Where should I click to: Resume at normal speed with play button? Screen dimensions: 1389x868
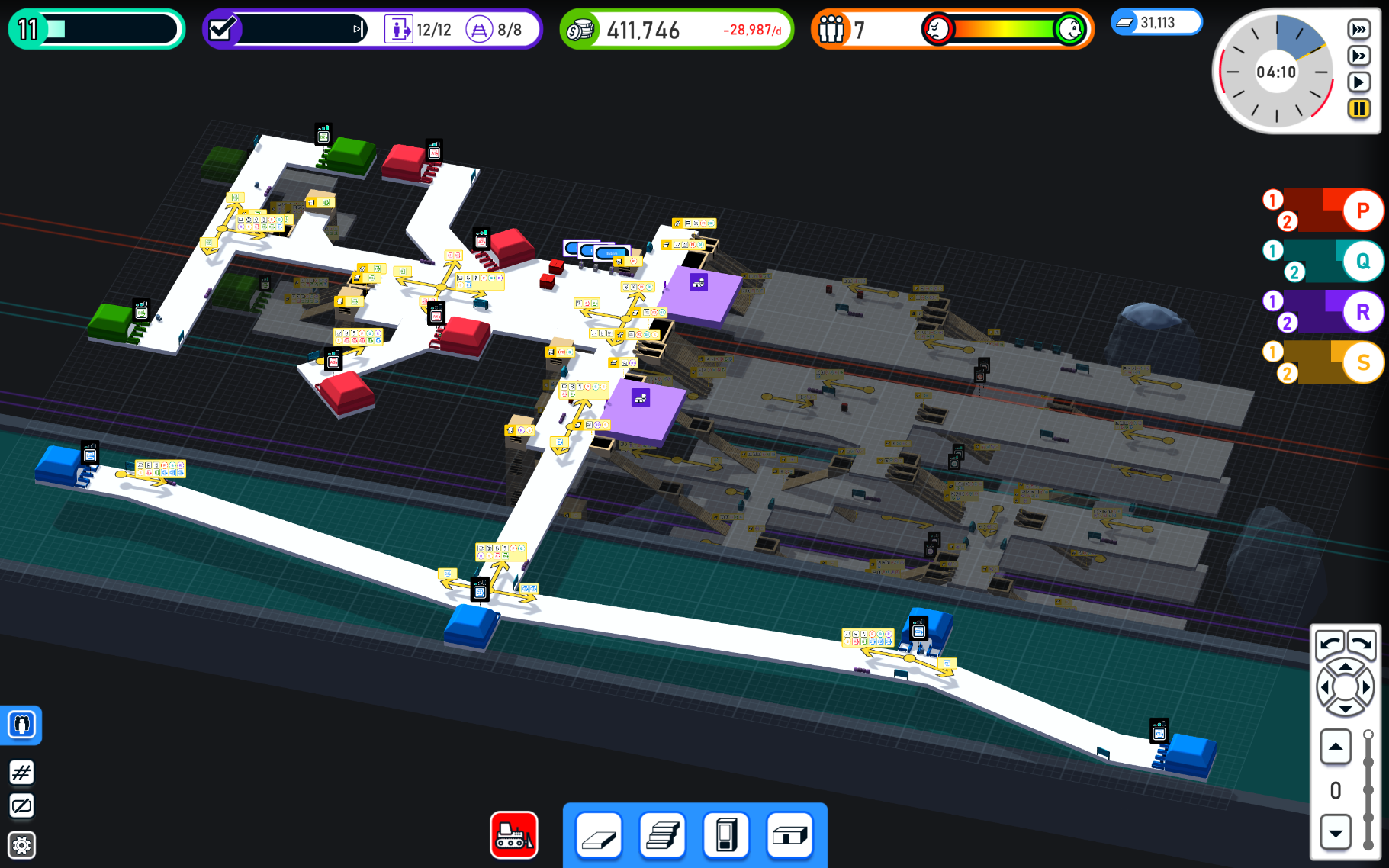pyautogui.click(x=1358, y=82)
